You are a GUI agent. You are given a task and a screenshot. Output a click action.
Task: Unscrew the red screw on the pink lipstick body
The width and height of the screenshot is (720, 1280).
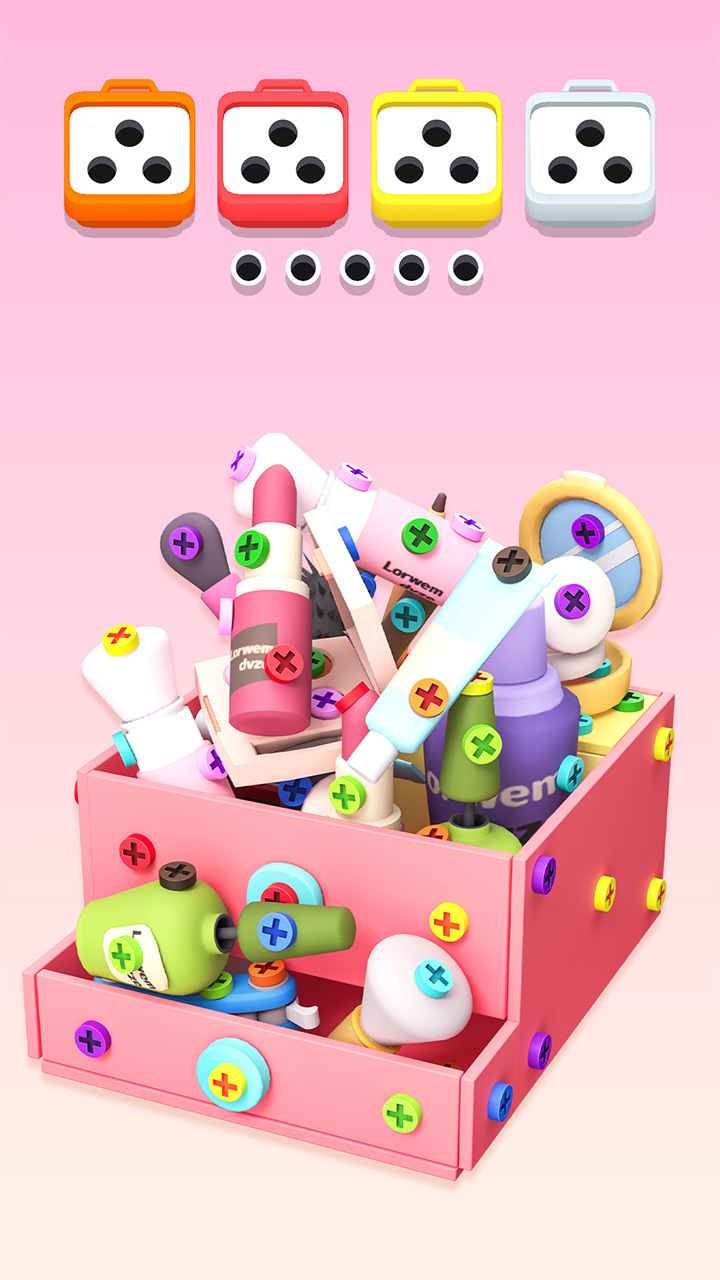(285, 662)
